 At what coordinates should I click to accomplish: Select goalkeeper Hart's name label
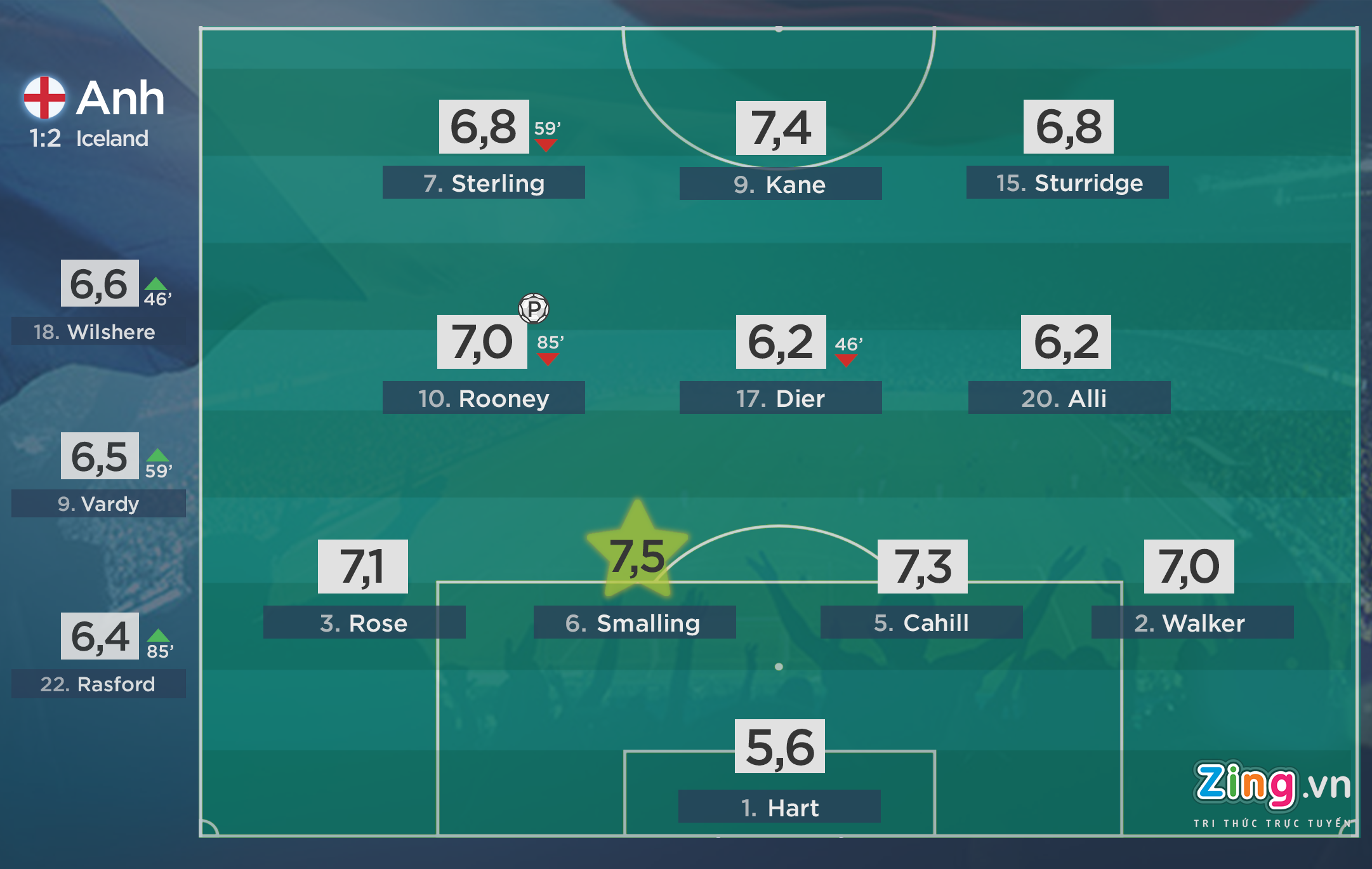tap(779, 807)
